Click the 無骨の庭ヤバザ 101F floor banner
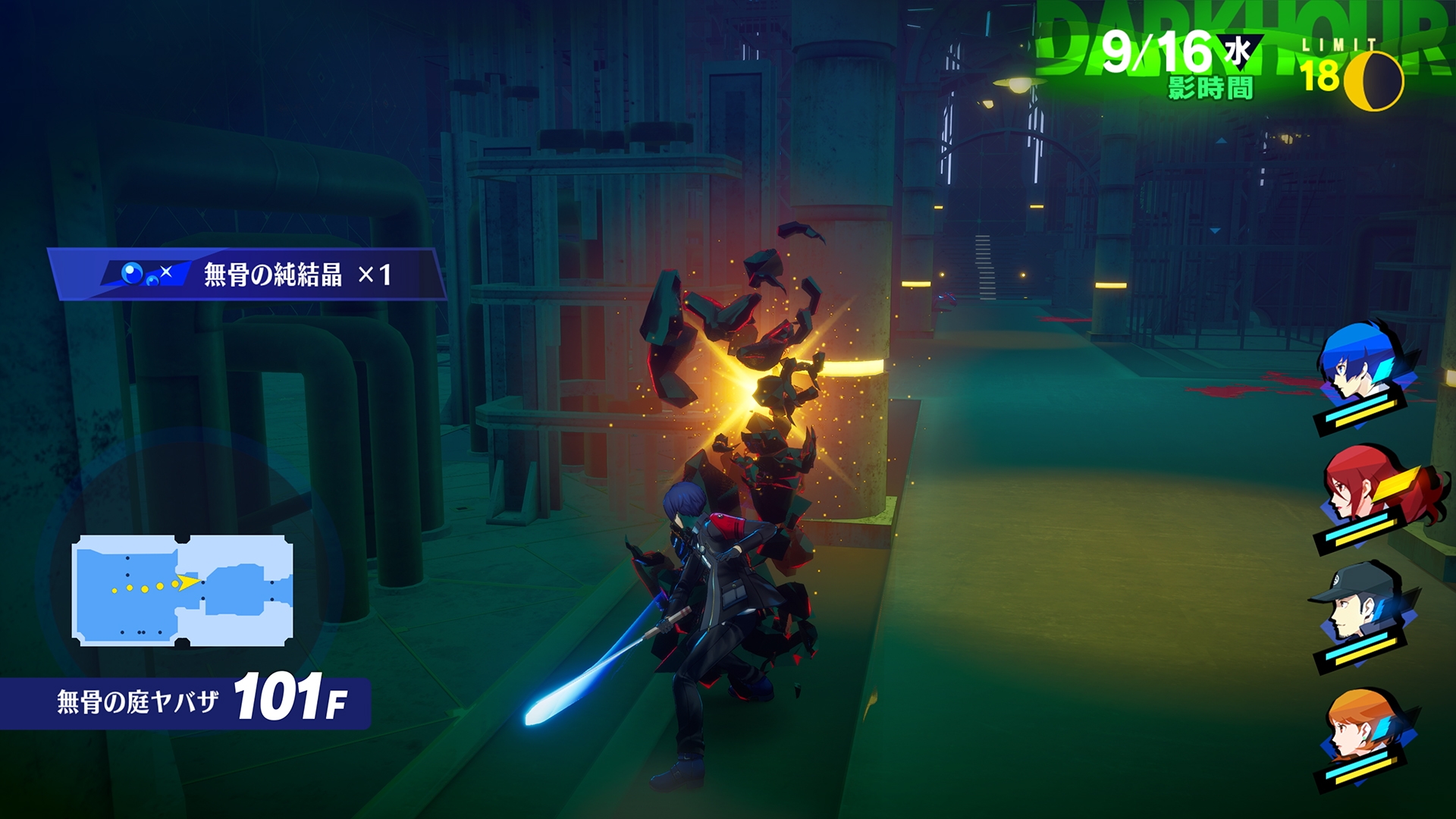Viewport: 1456px width, 819px height. point(185,702)
